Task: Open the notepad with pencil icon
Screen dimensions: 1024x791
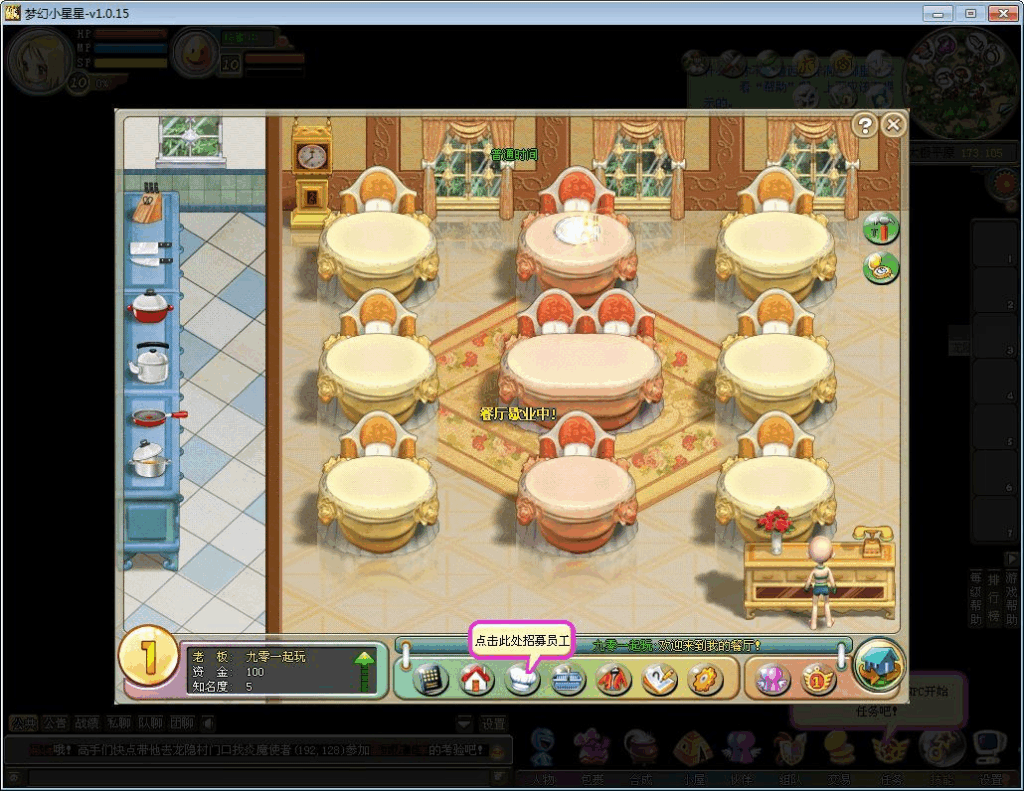Action: tap(660, 679)
